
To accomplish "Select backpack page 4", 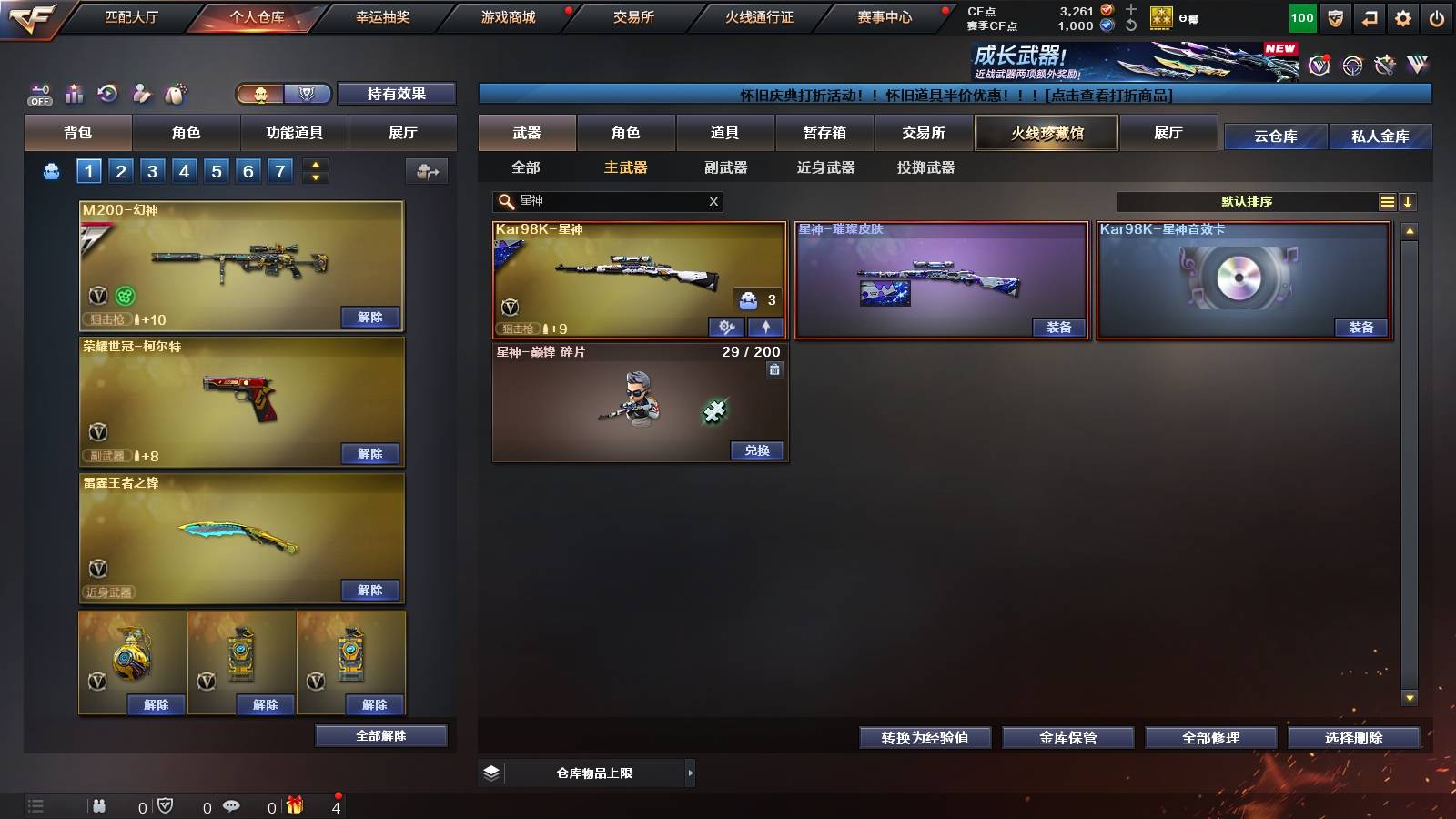I will (183, 170).
